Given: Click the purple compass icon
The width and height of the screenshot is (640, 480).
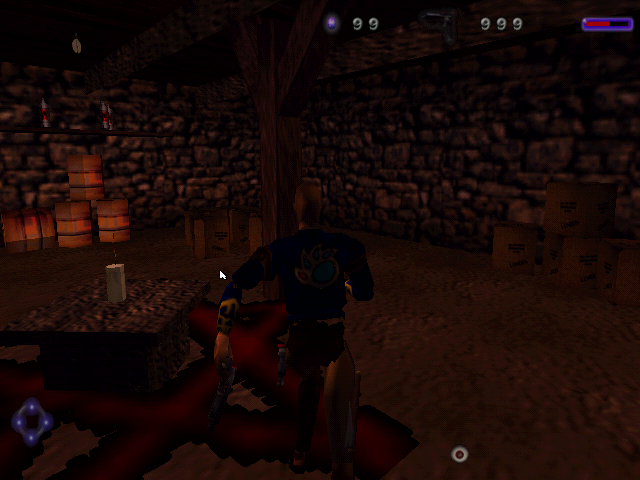Looking at the screenshot, I should [32, 422].
